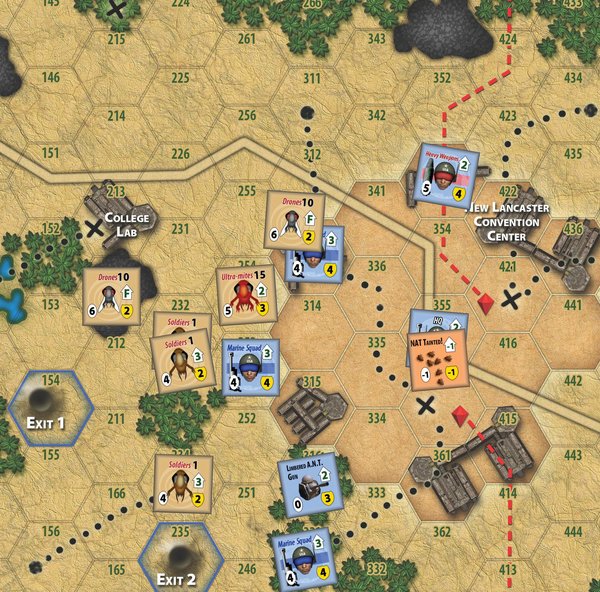
Task: Click the Exit 1 hex tile
Action: pos(50,409)
